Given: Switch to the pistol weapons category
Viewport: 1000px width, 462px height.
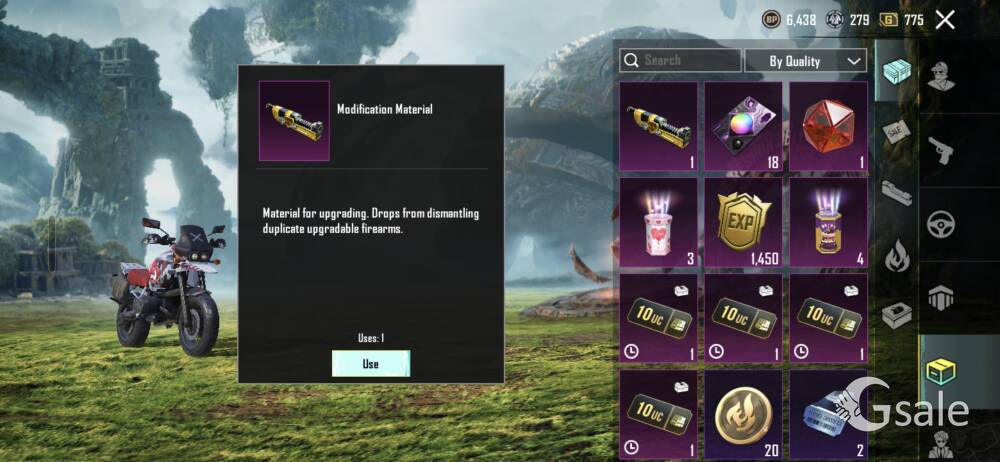Looking at the screenshot, I should pyautogui.click(x=941, y=150).
